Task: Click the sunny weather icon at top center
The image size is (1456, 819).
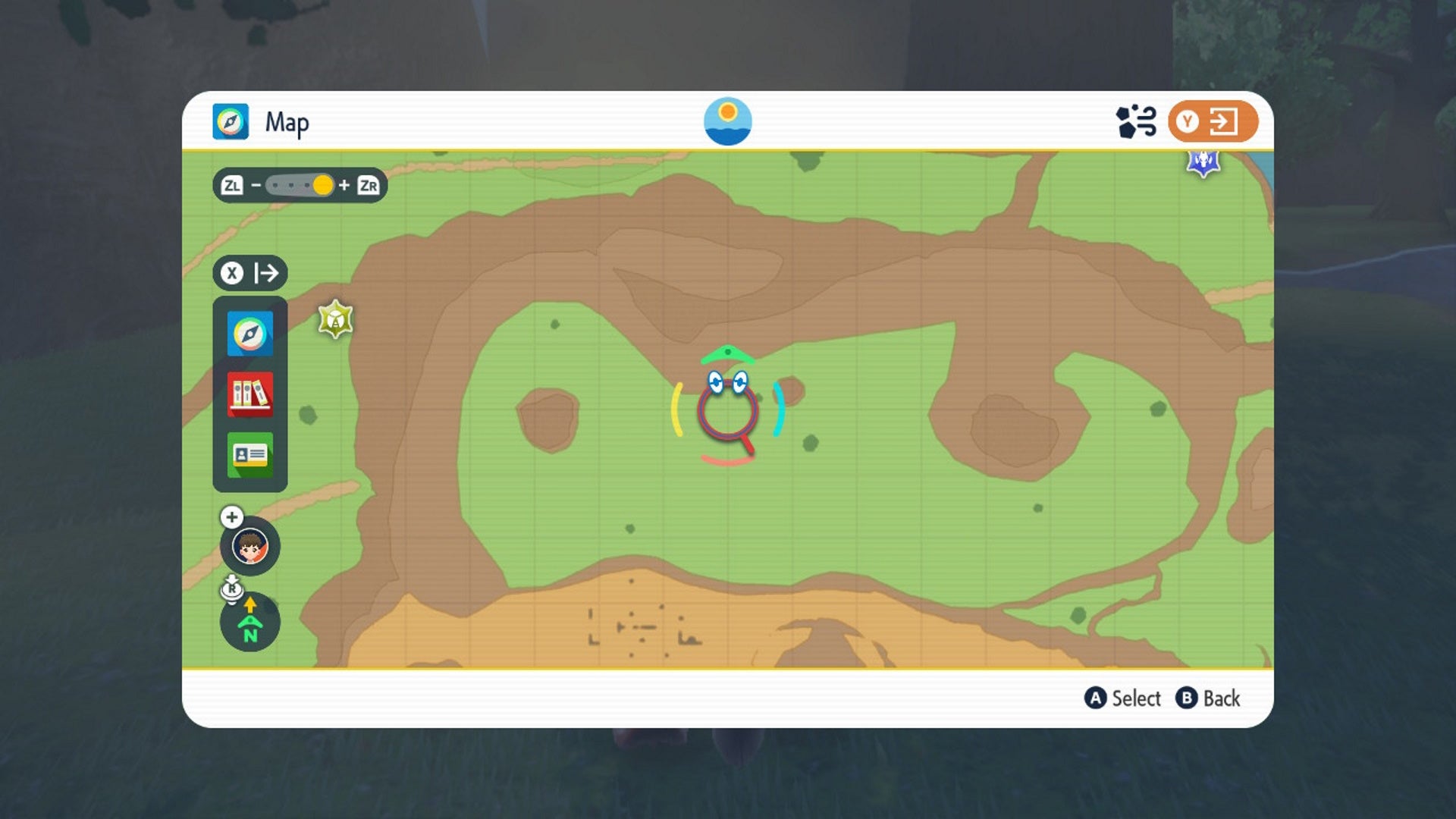Action: 728,121
